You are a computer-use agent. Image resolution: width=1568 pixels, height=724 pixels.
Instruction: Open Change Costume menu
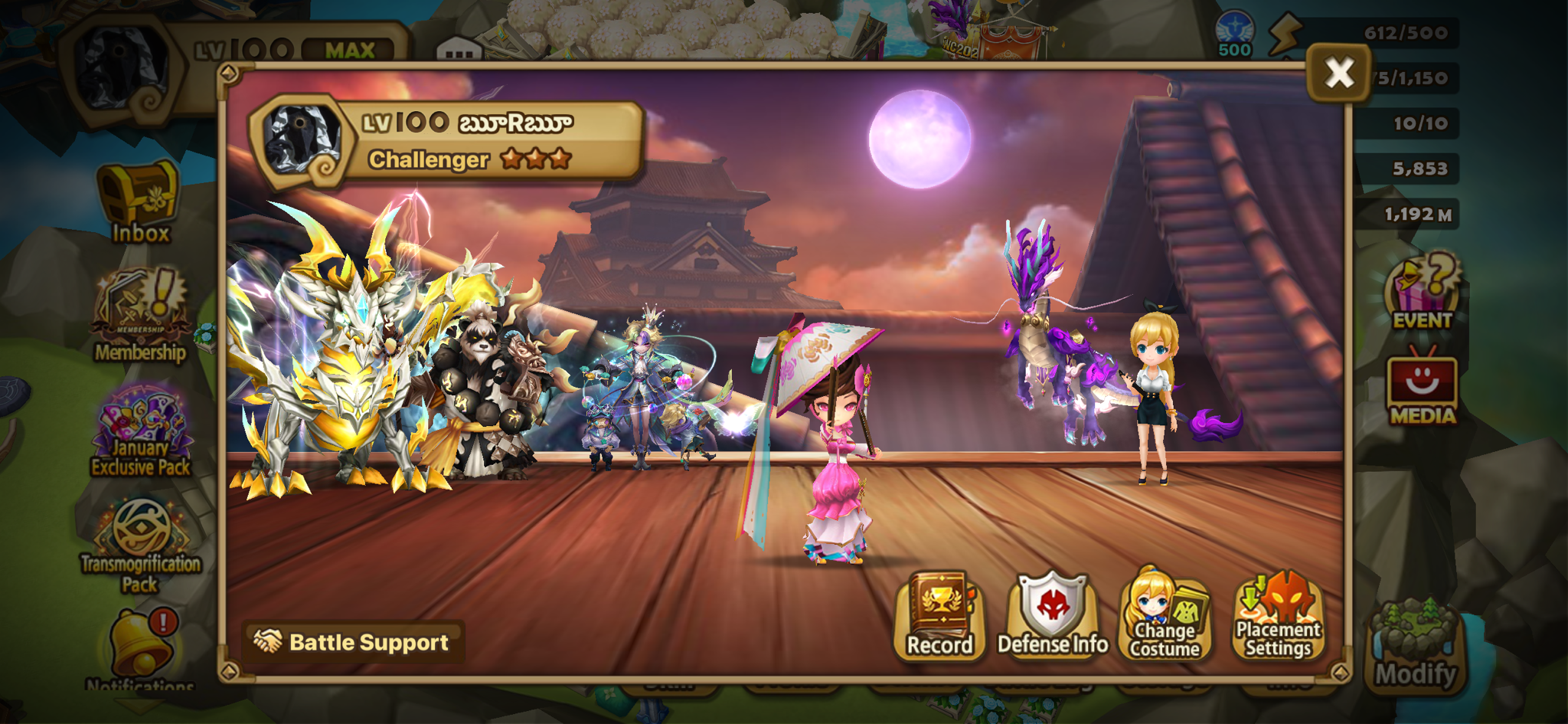pyautogui.click(x=1165, y=616)
